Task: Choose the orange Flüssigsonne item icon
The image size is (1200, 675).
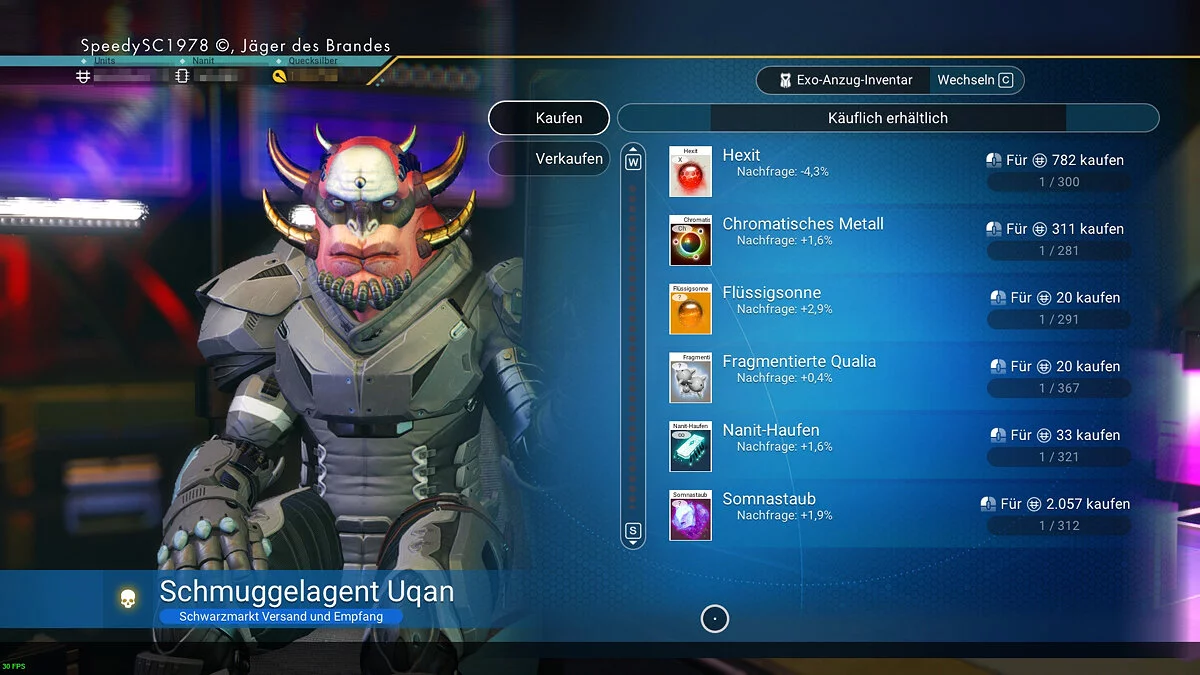Action: (690, 309)
